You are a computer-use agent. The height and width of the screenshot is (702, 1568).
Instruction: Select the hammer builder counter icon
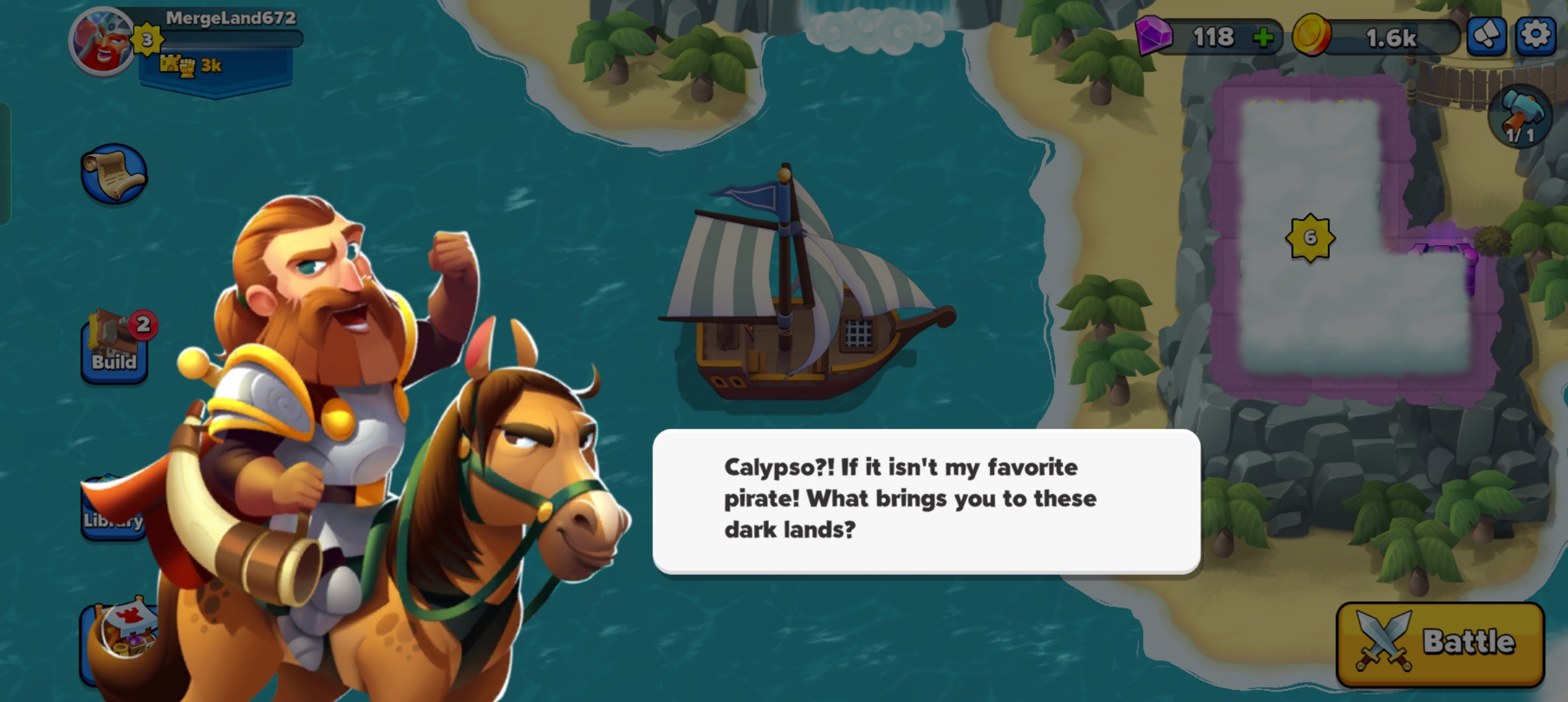1520,117
